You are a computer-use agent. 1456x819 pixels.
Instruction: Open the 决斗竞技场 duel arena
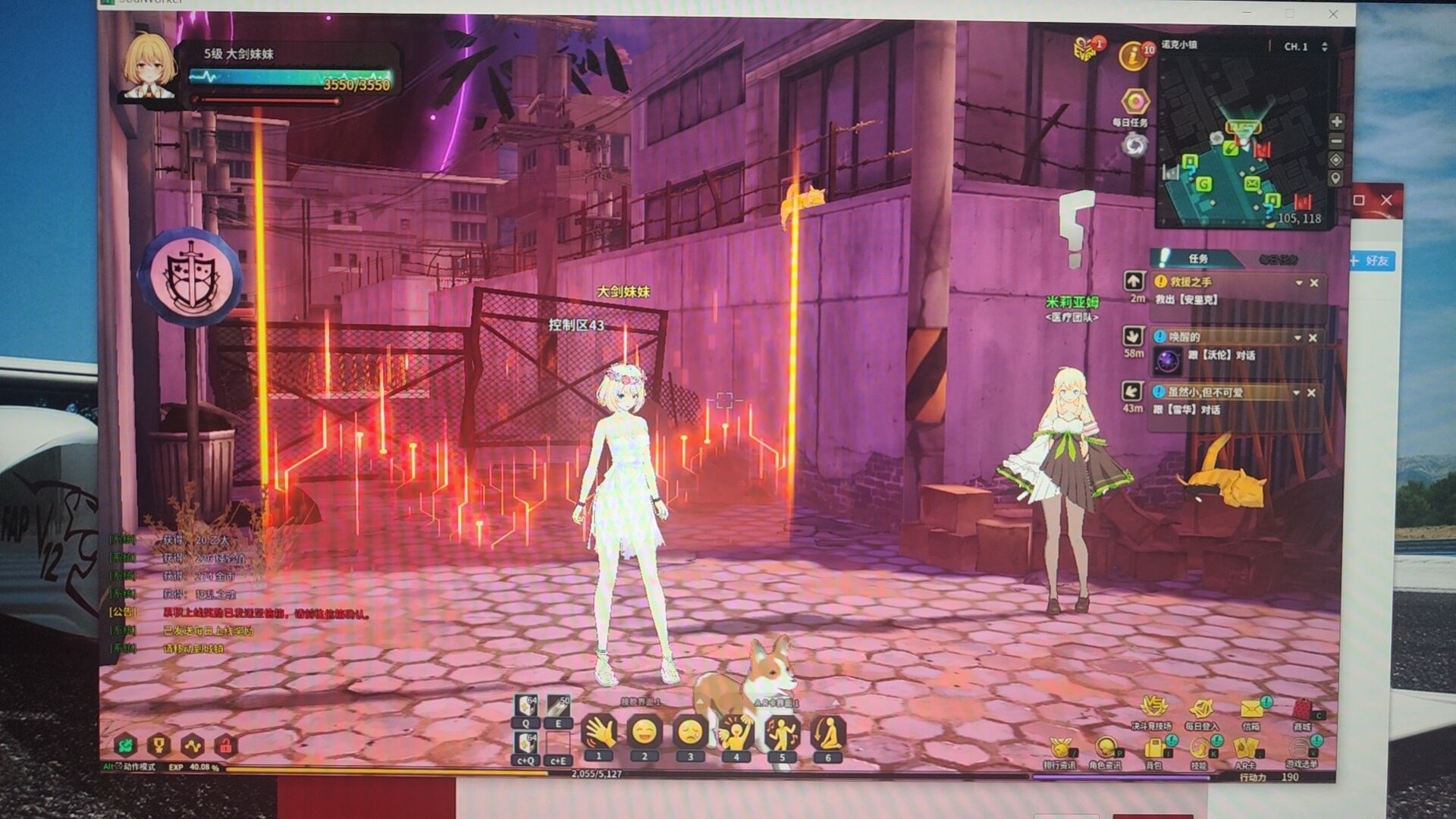[1152, 708]
